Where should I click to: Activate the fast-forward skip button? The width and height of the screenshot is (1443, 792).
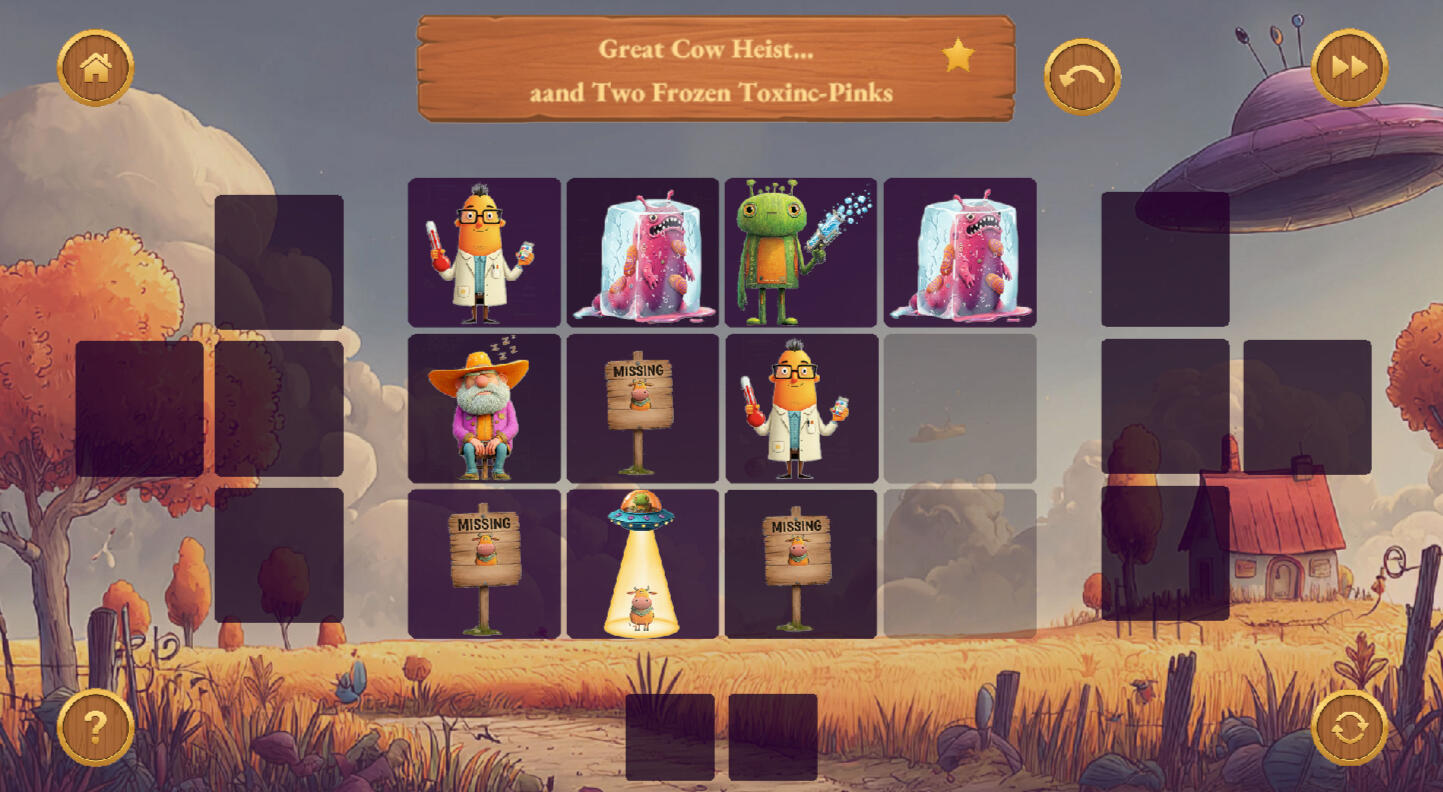pyautogui.click(x=1349, y=67)
